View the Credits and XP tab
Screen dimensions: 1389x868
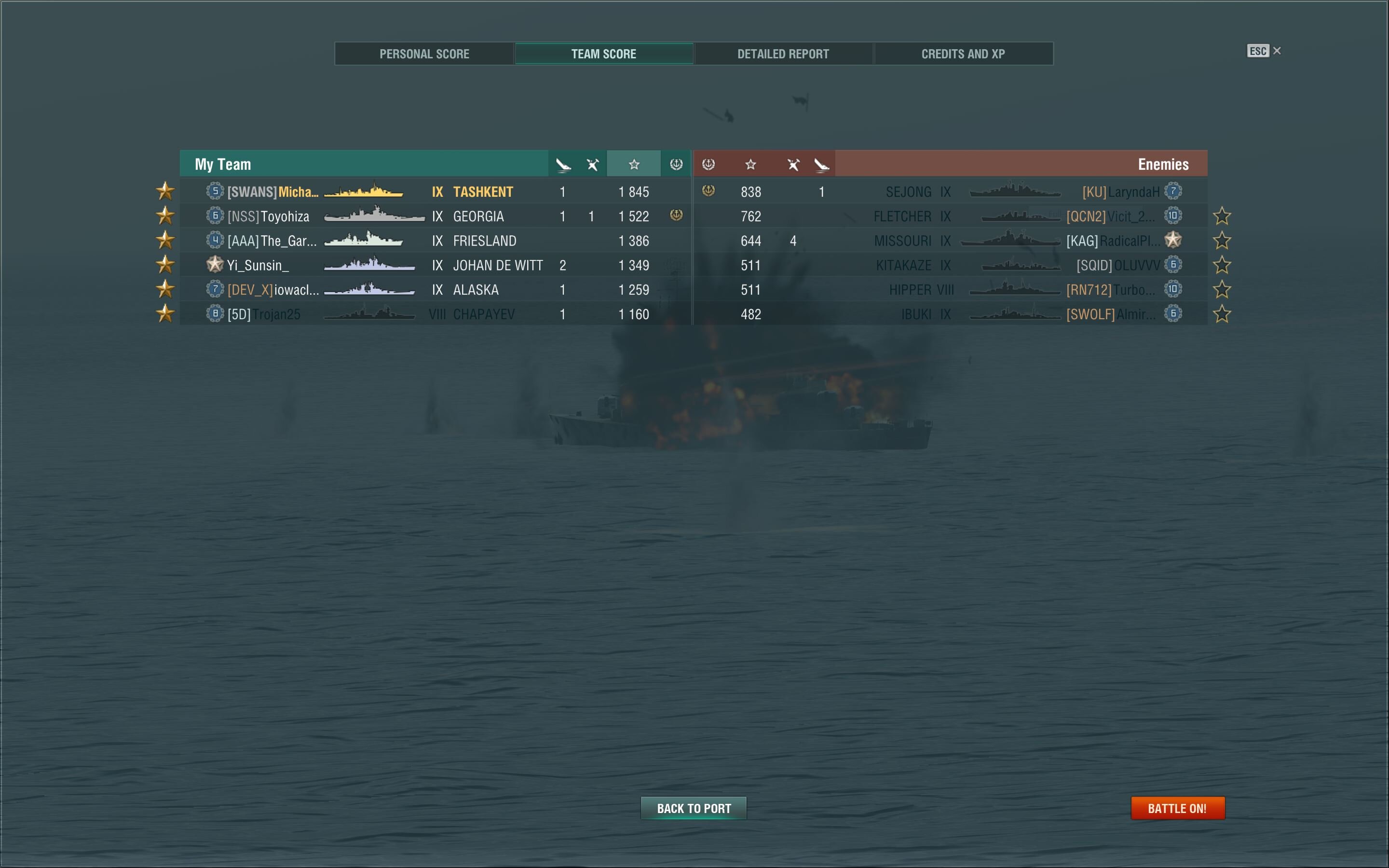point(963,54)
